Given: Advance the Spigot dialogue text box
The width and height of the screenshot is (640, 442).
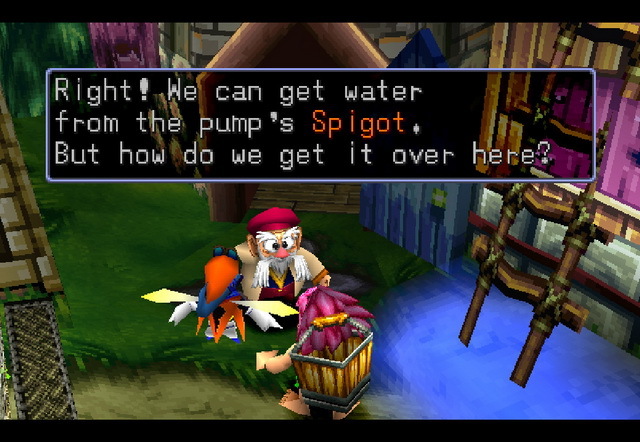Looking at the screenshot, I should click(320, 124).
